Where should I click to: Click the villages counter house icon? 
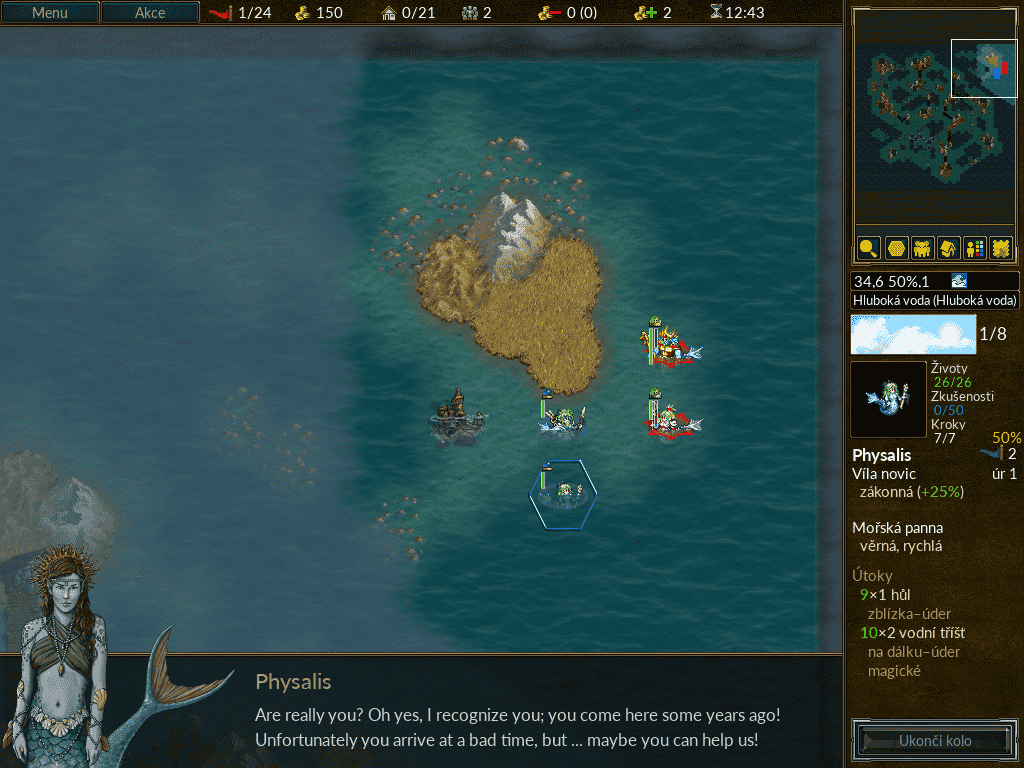(x=389, y=13)
